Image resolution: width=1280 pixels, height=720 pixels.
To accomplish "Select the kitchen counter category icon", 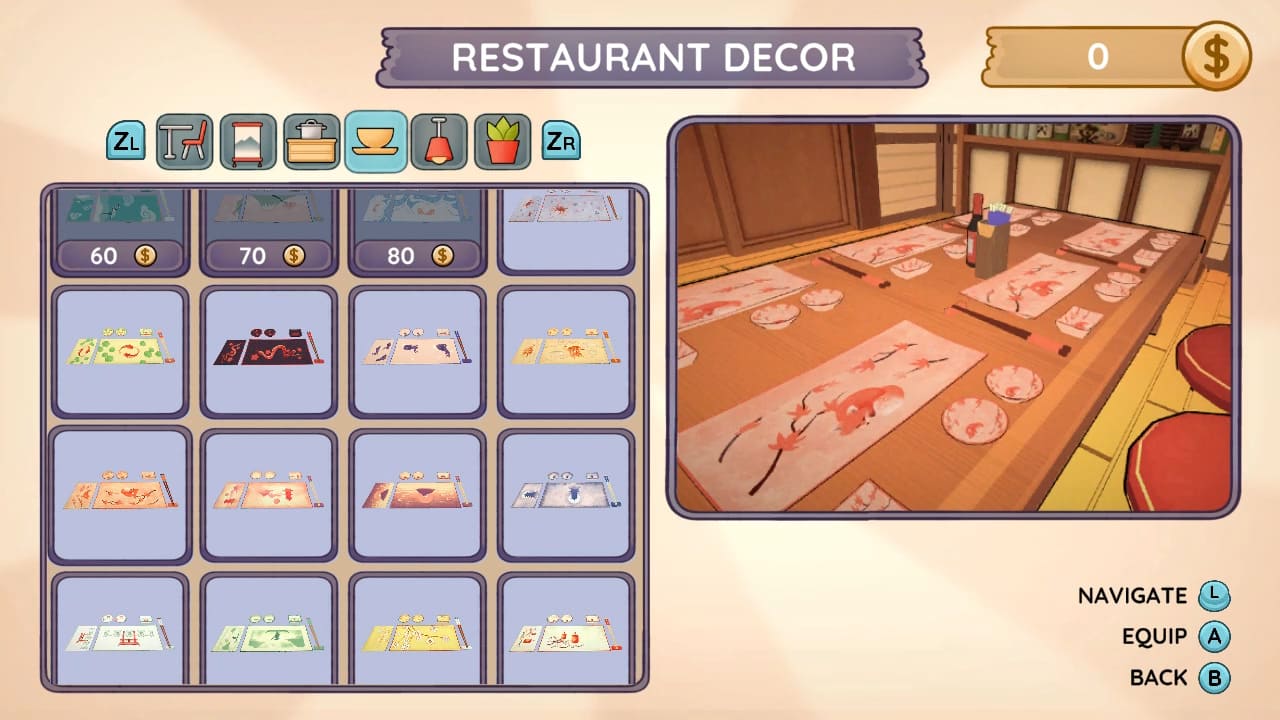I will (311, 141).
